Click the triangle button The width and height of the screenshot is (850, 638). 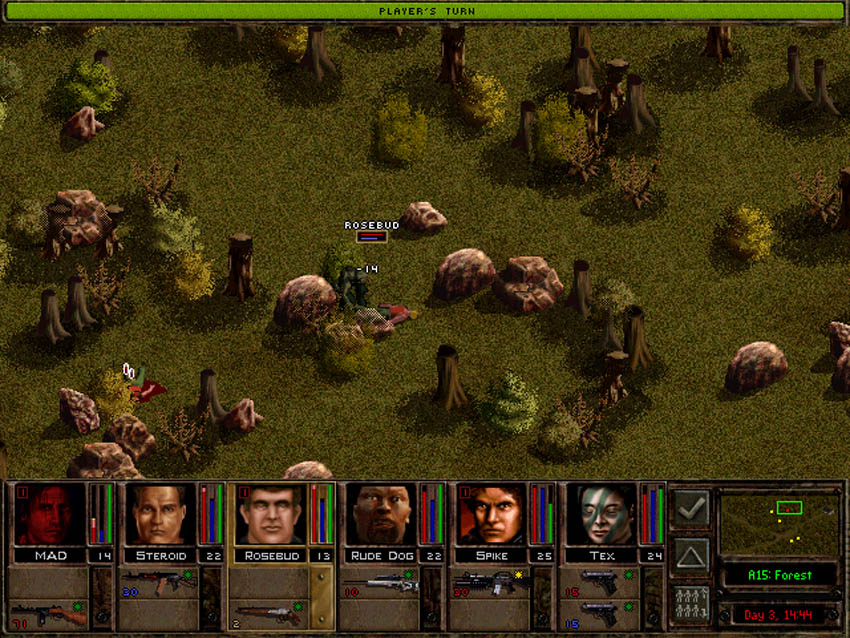(x=691, y=554)
